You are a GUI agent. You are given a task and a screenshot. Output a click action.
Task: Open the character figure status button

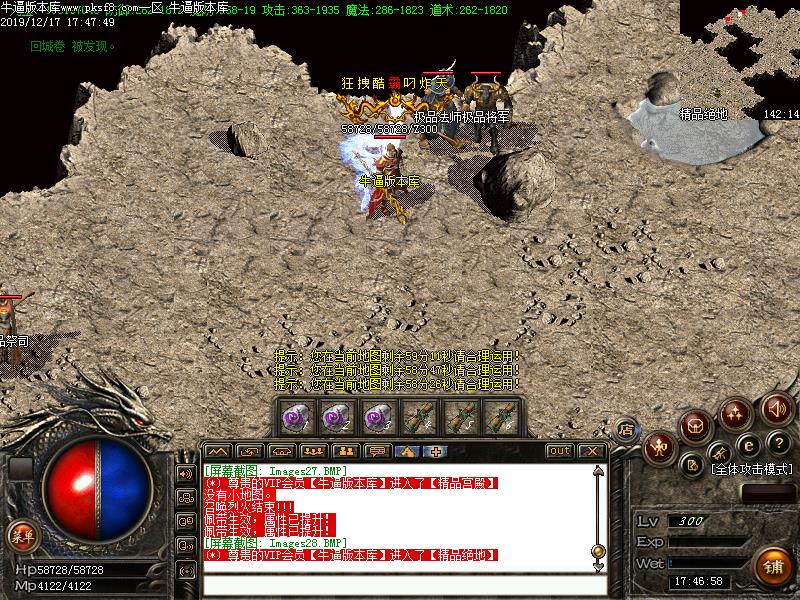tap(659, 448)
